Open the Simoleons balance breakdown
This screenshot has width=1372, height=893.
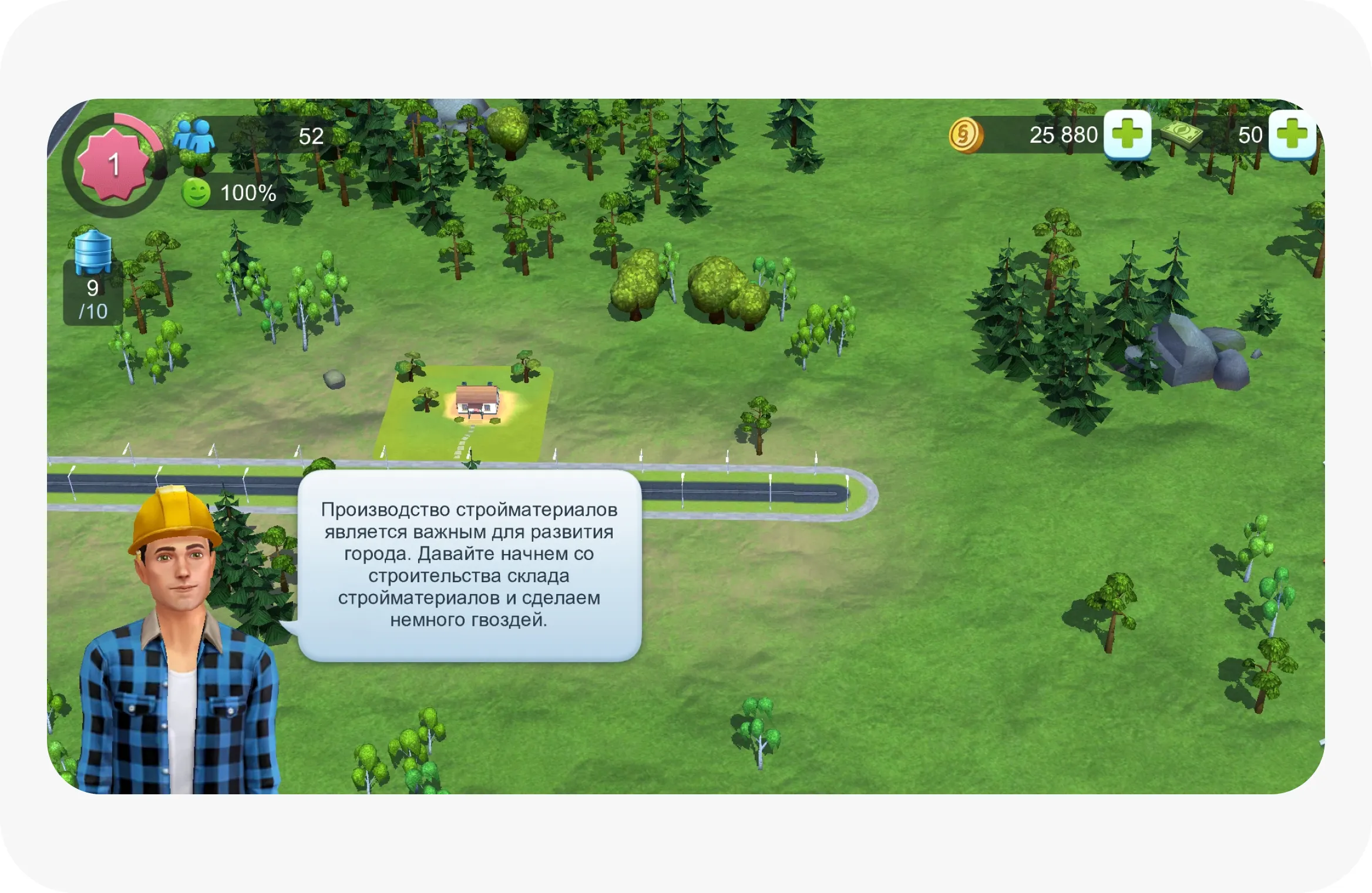click(1063, 134)
